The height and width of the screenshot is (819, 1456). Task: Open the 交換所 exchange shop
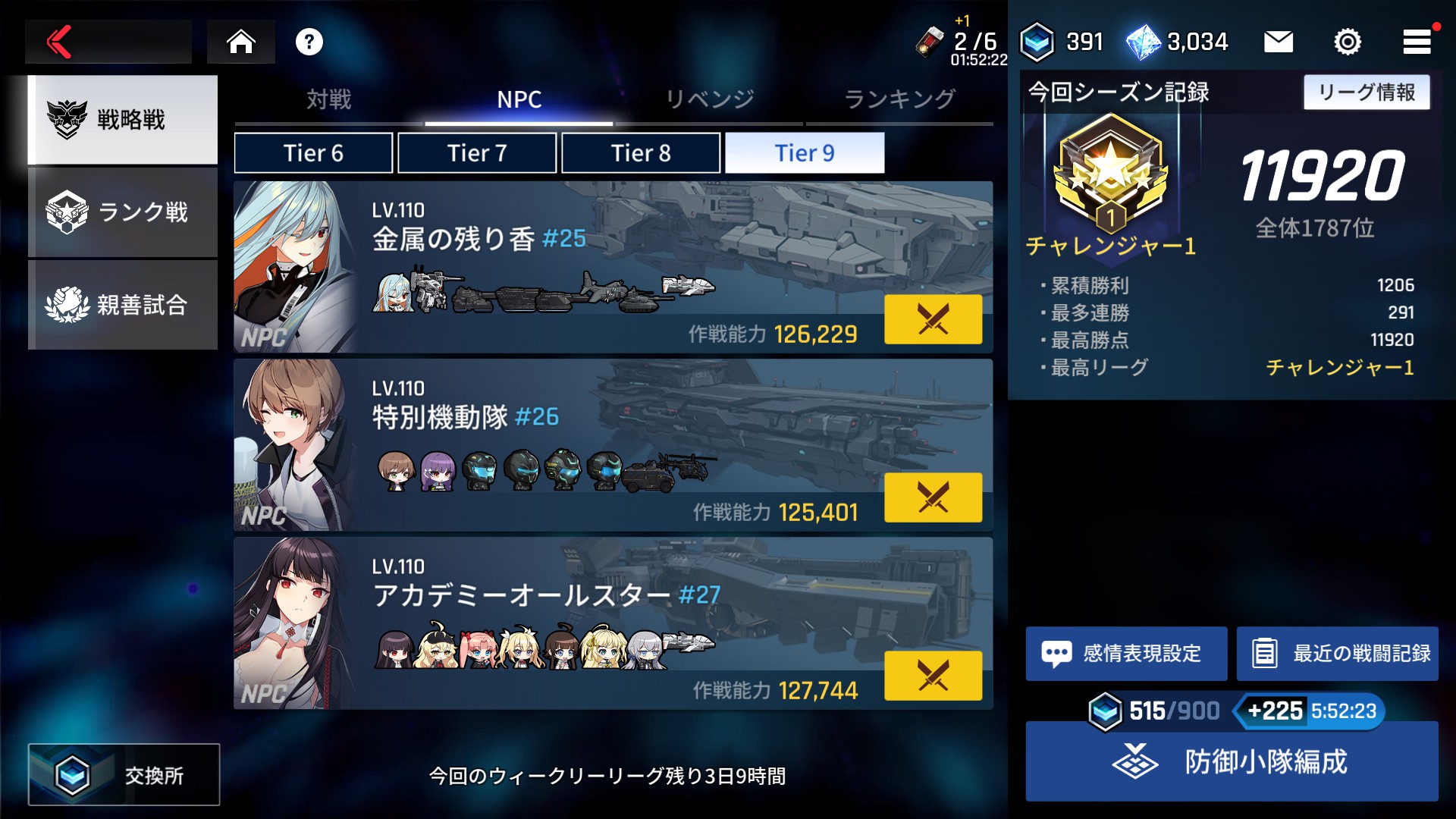click(124, 774)
